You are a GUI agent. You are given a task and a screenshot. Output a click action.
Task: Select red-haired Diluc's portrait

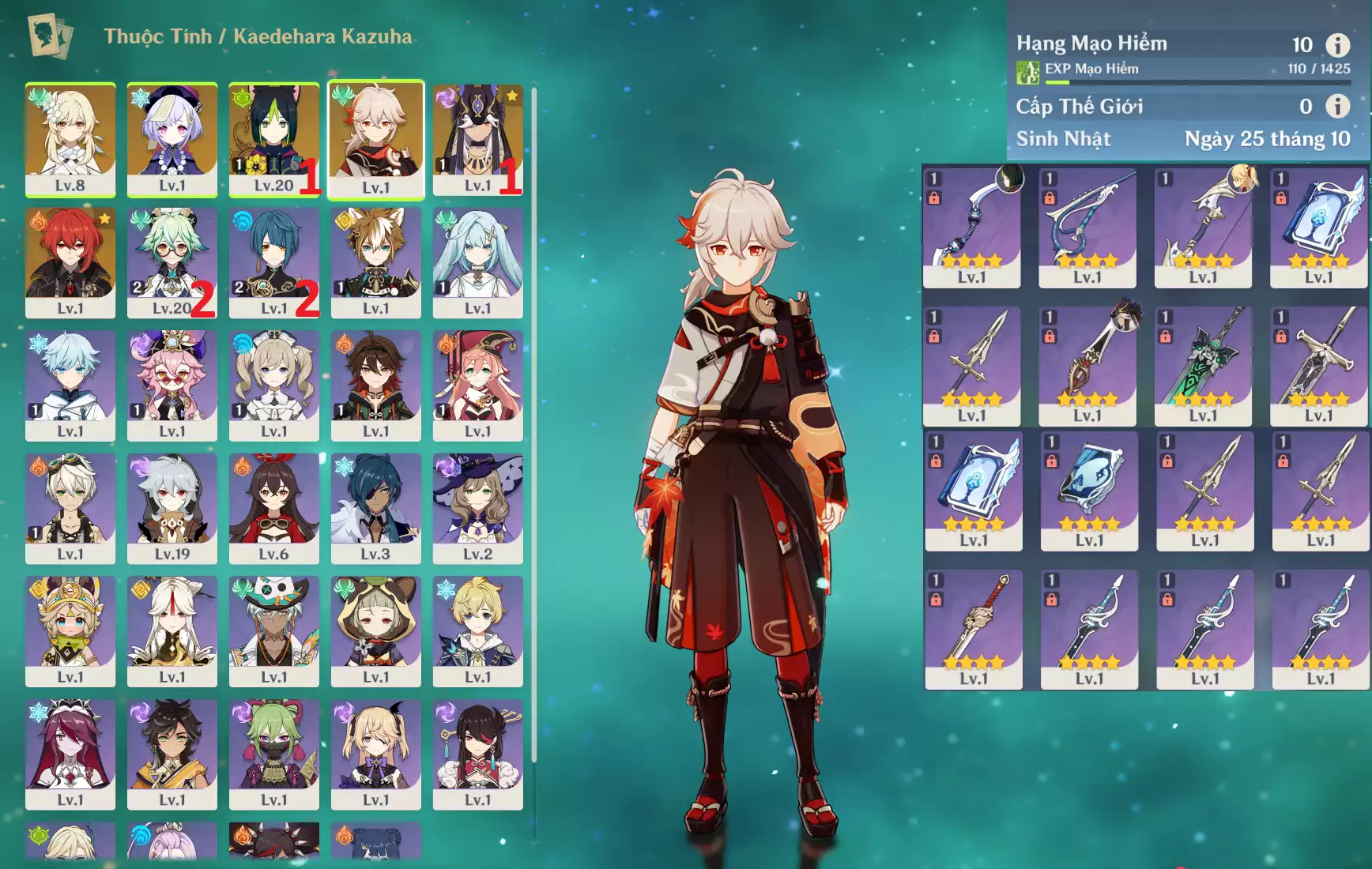pos(70,262)
